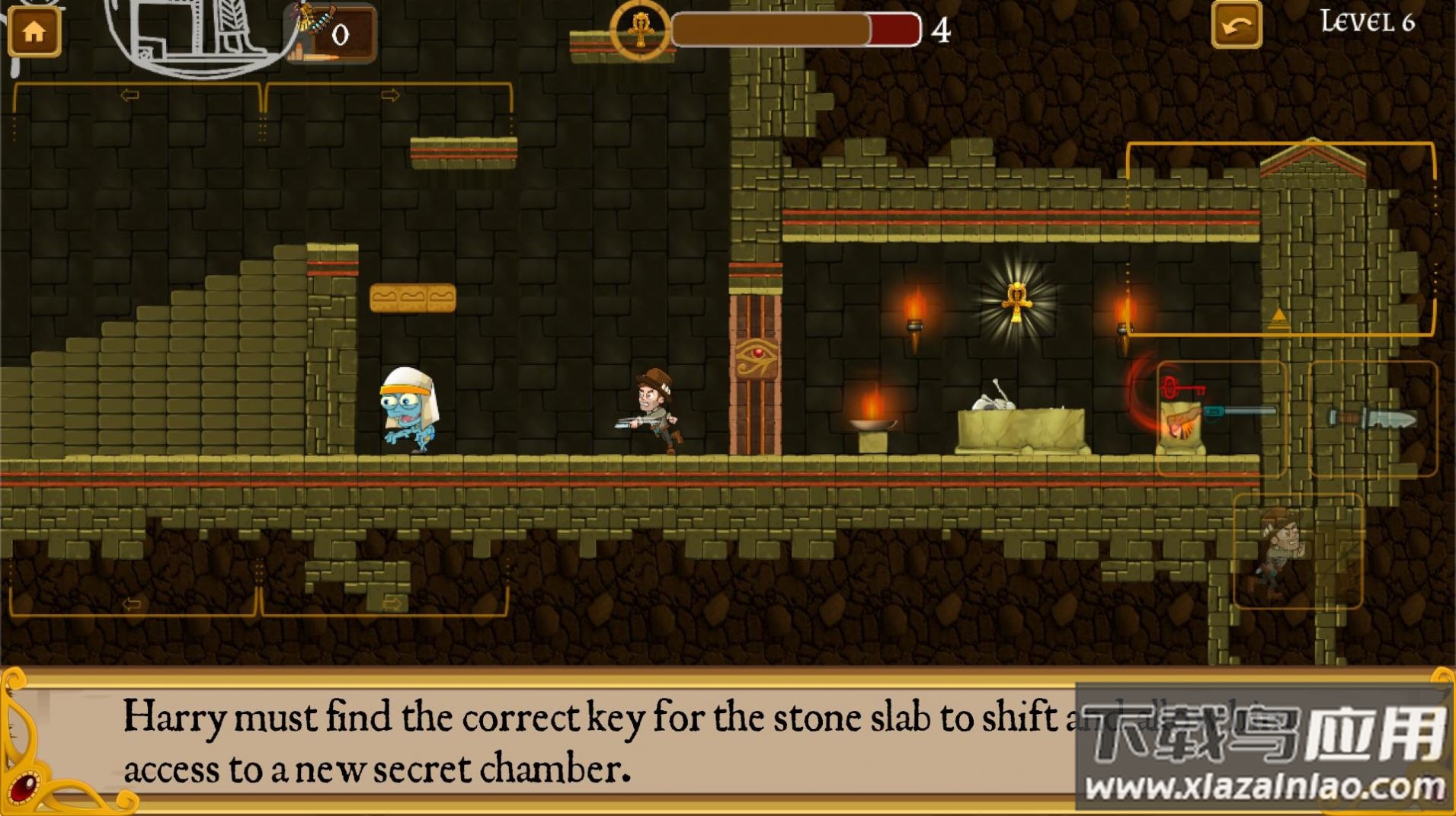Attack with the knife button
This screenshot has width=1456, height=816.
tap(1372, 418)
